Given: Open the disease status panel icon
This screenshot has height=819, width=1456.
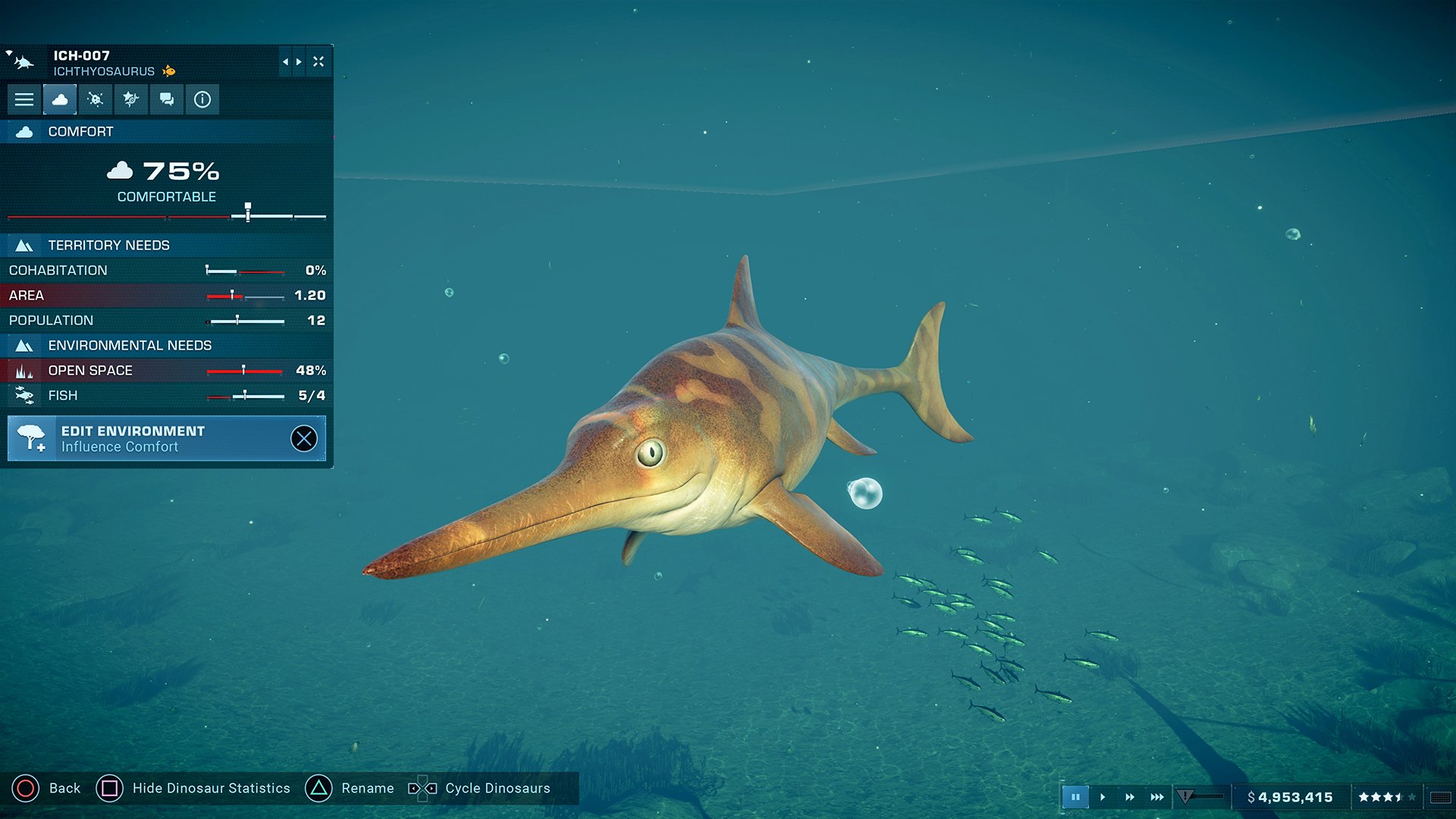Looking at the screenshot, I should (x=95, y=99).
